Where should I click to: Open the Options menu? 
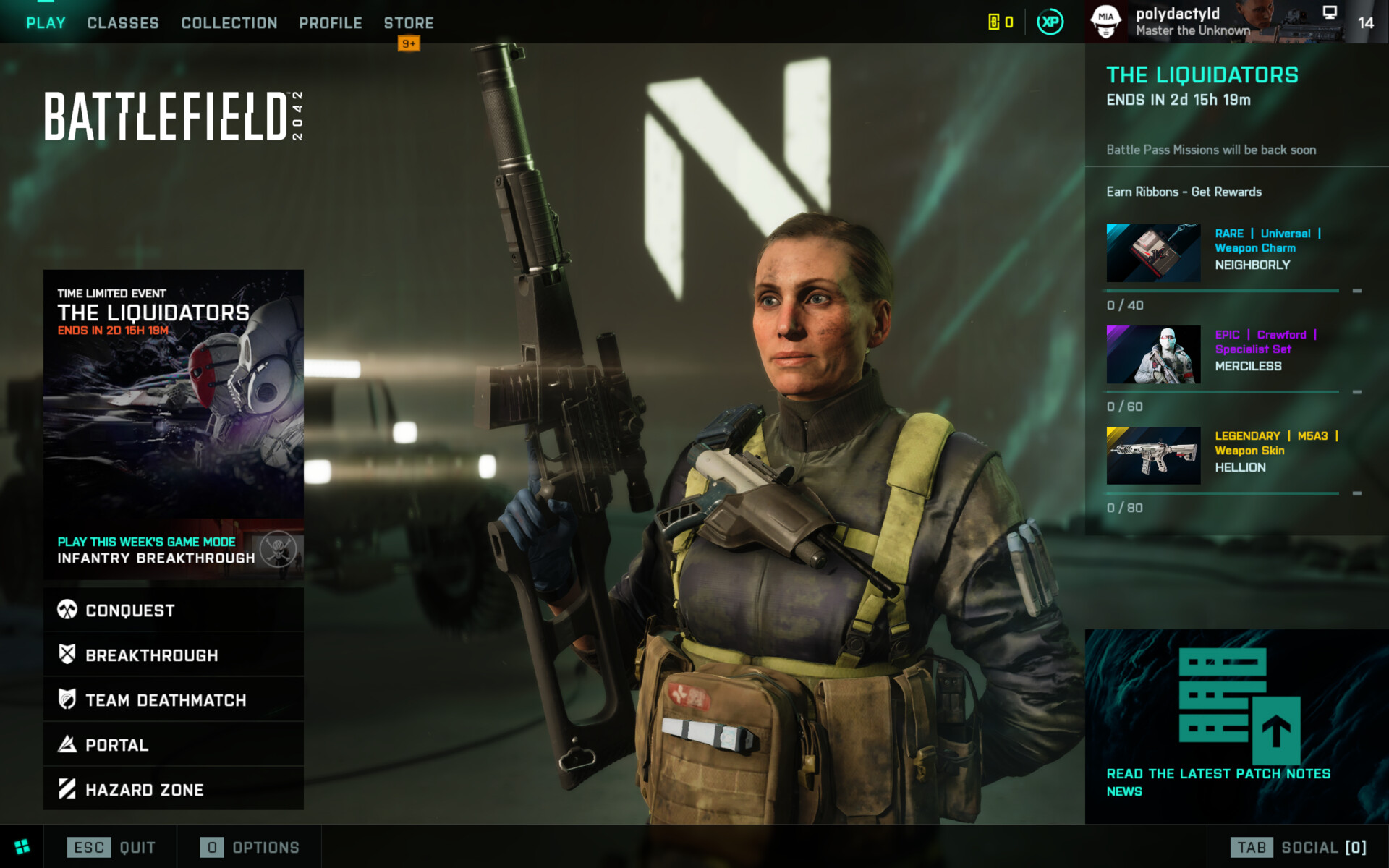(250, 847)
